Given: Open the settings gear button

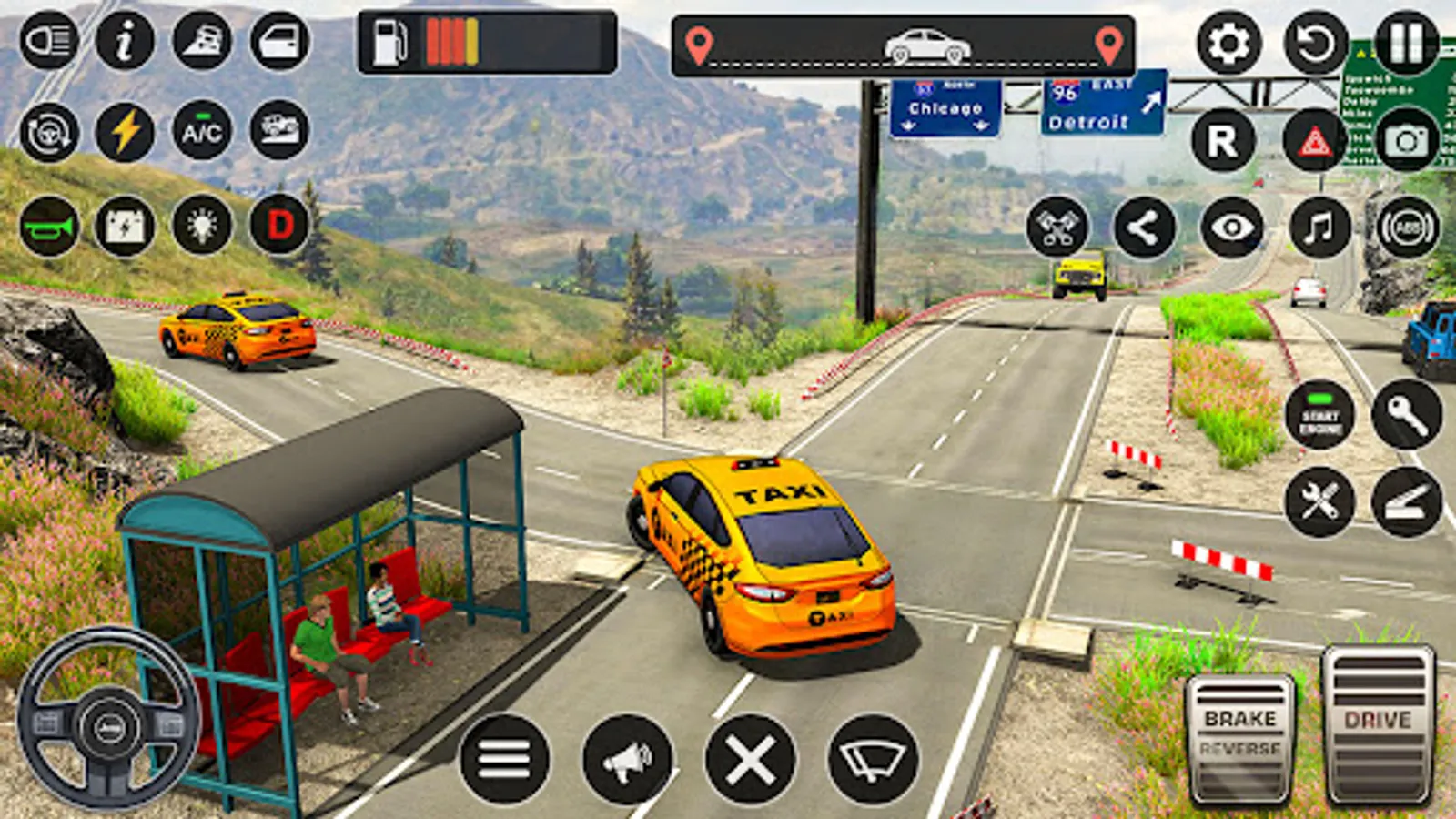Looking at the screenshot, I should (x=1228, y=43).
